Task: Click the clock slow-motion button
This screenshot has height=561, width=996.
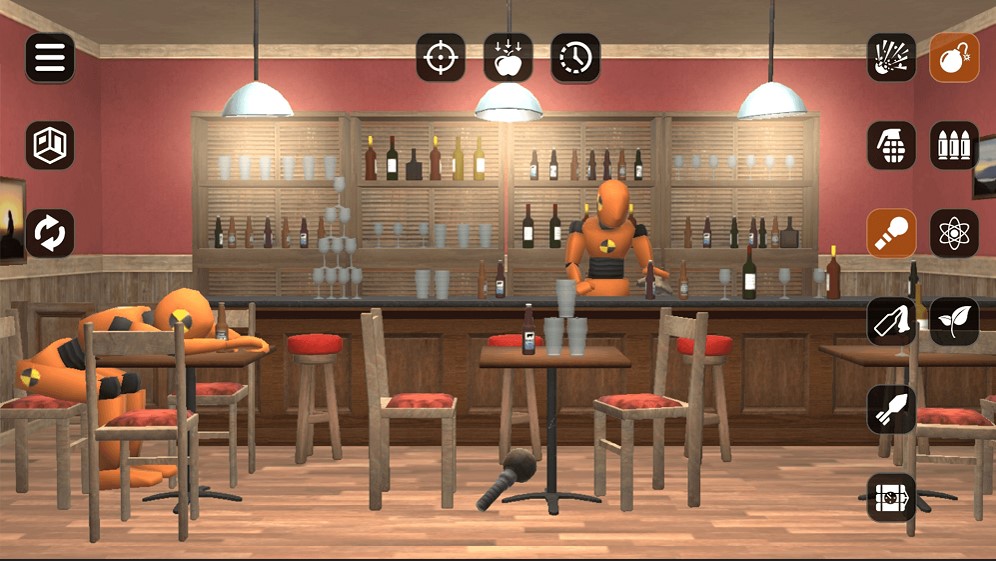Action: point(575,58)
